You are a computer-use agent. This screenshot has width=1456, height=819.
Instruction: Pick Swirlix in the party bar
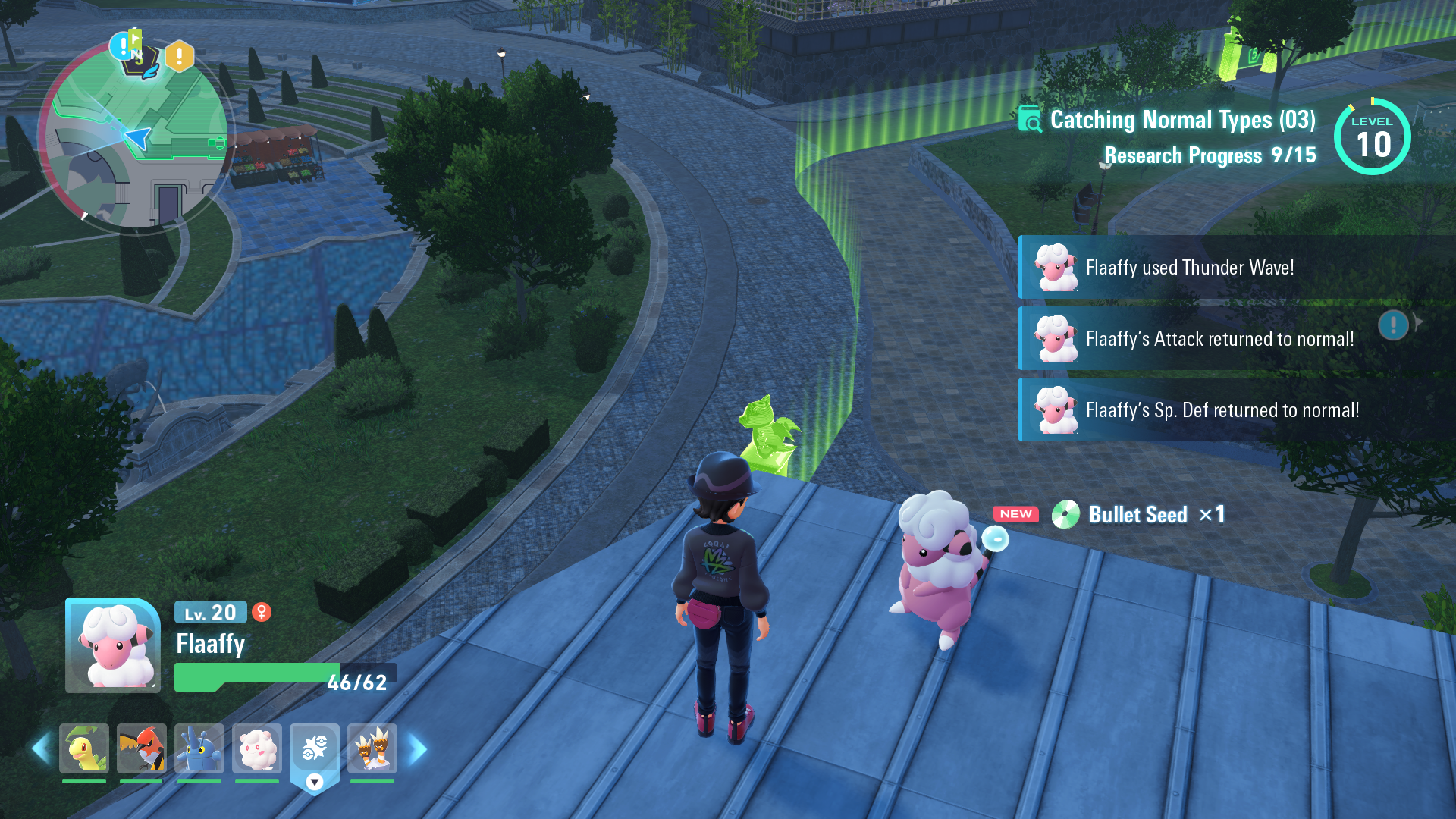pos(257,748)
